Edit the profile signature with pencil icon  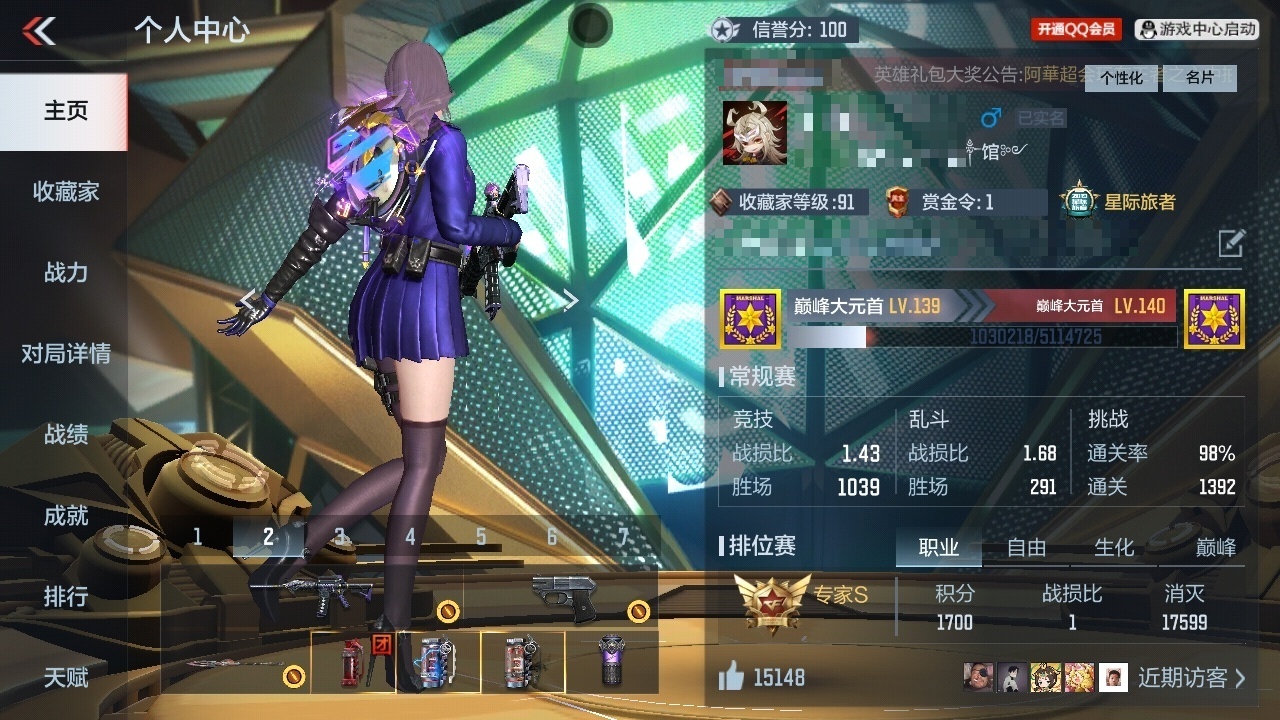[x=1231, y=242]
